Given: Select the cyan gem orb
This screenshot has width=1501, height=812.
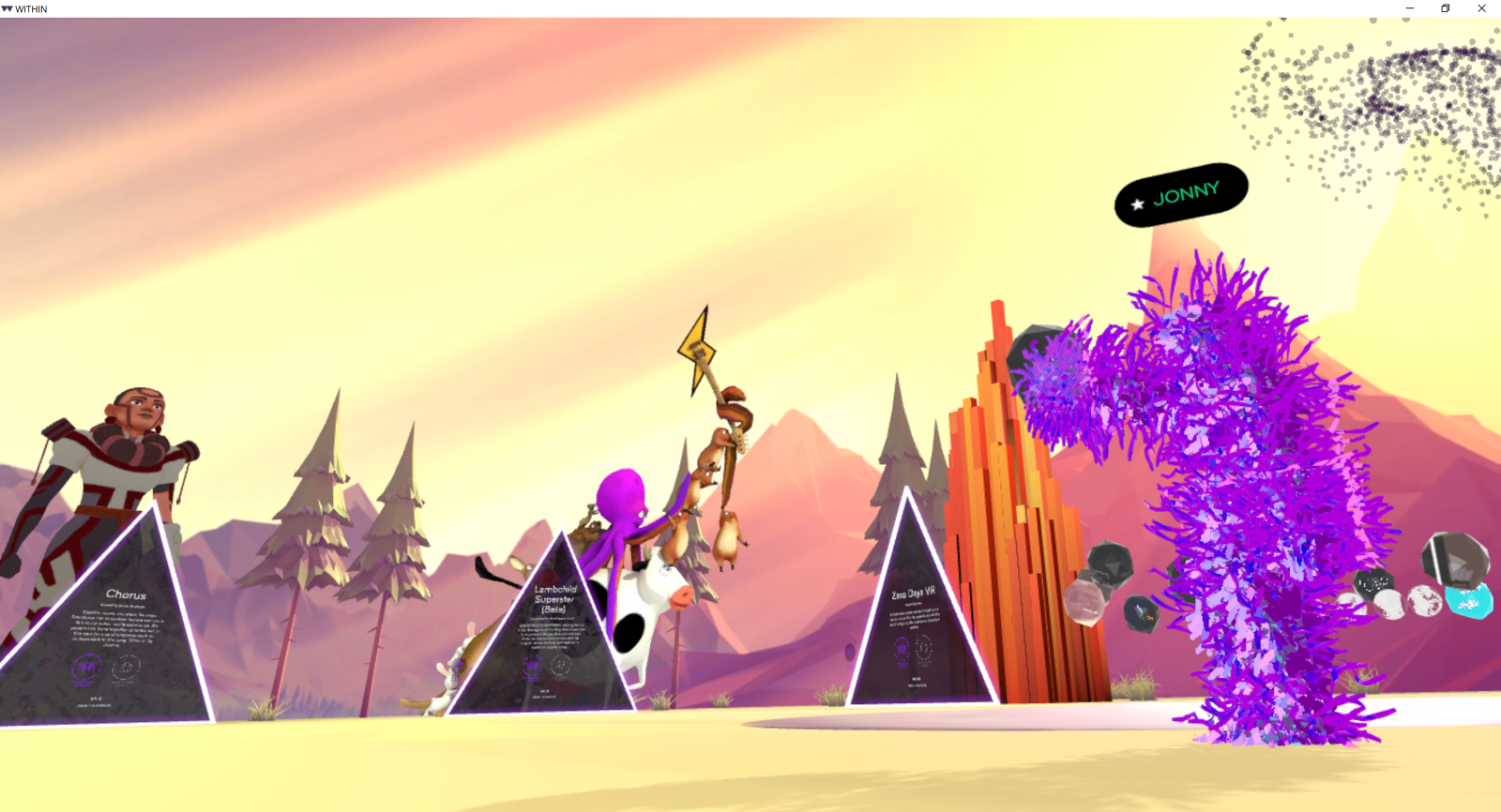Looking at the screenshot, I should [1469, 601].
